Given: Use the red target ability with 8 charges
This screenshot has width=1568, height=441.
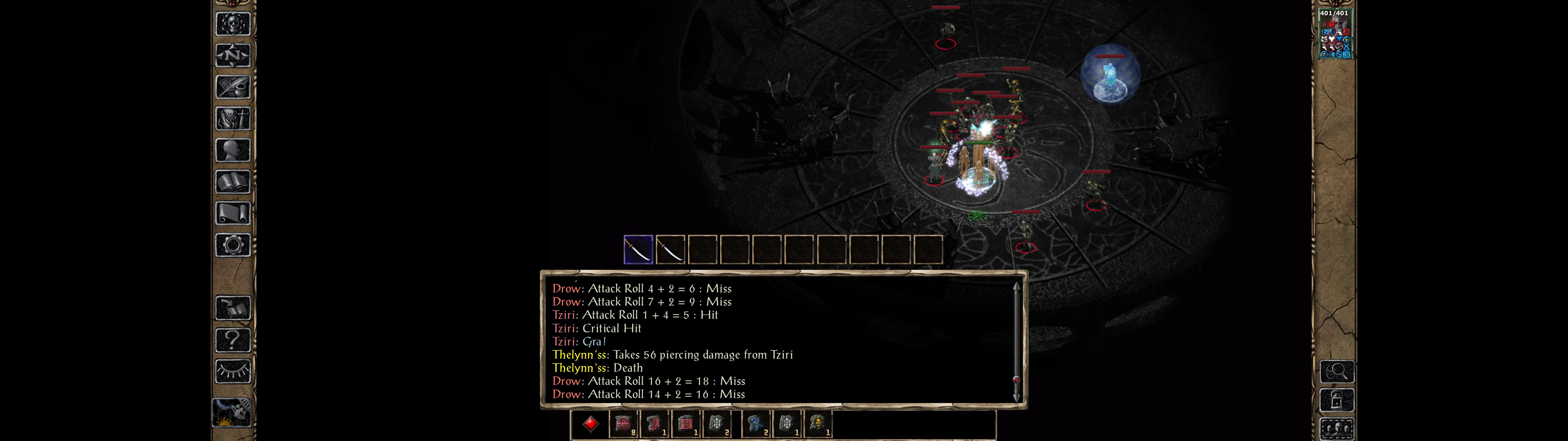Looking at the screenshot, I should click(623, 423).
